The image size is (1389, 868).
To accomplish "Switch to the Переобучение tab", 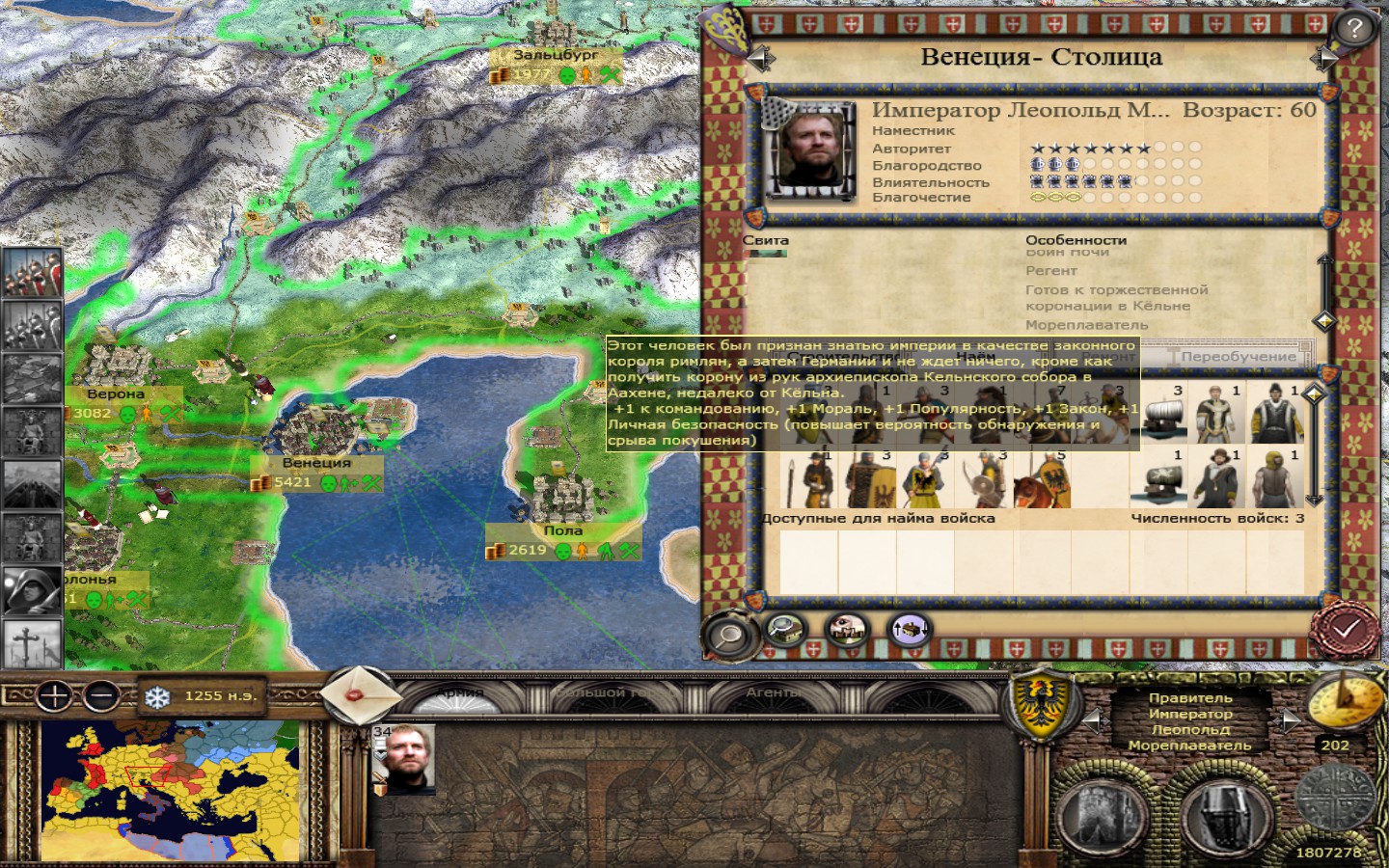I will [1238, 356].
